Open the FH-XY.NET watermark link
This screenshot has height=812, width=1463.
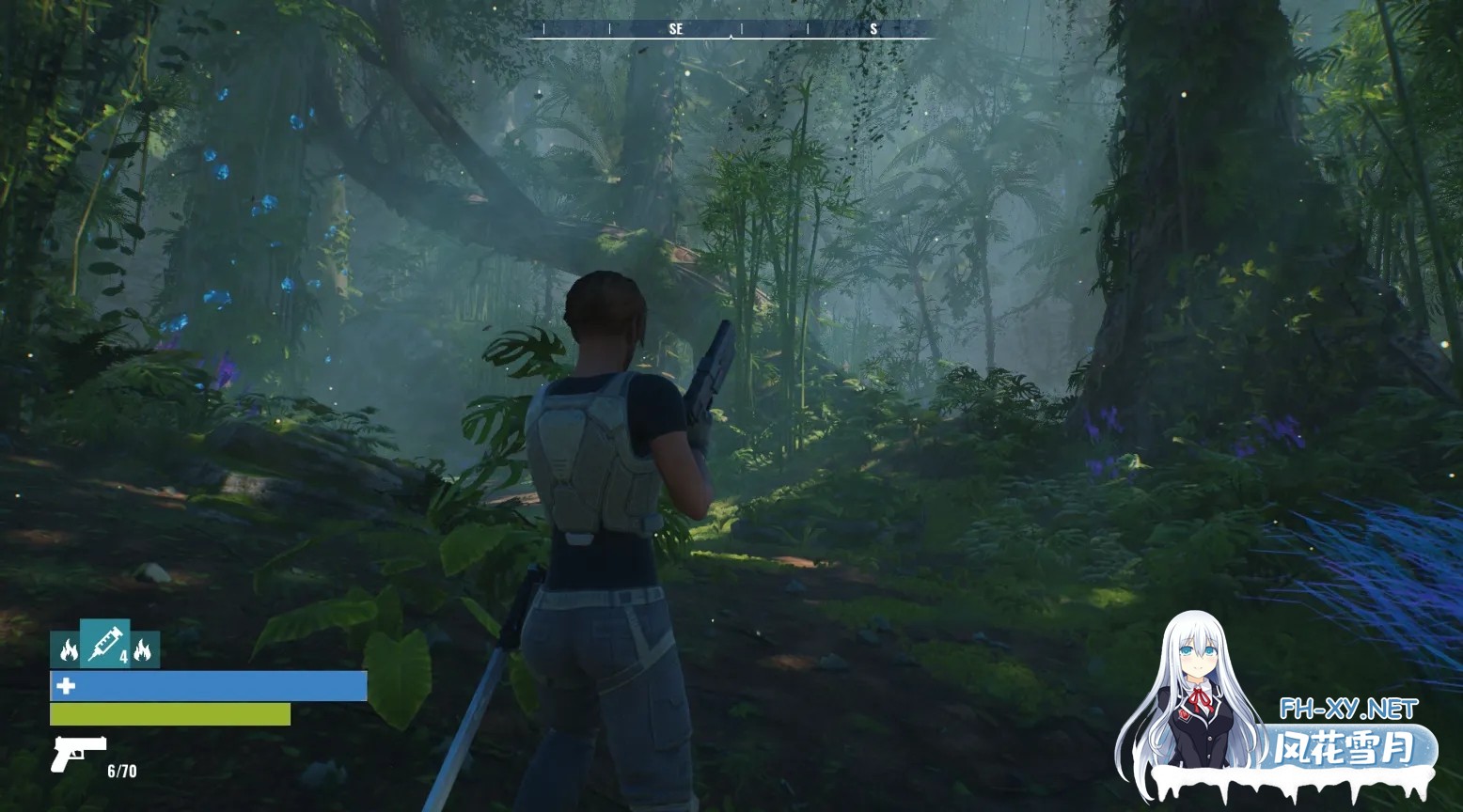1347,709
